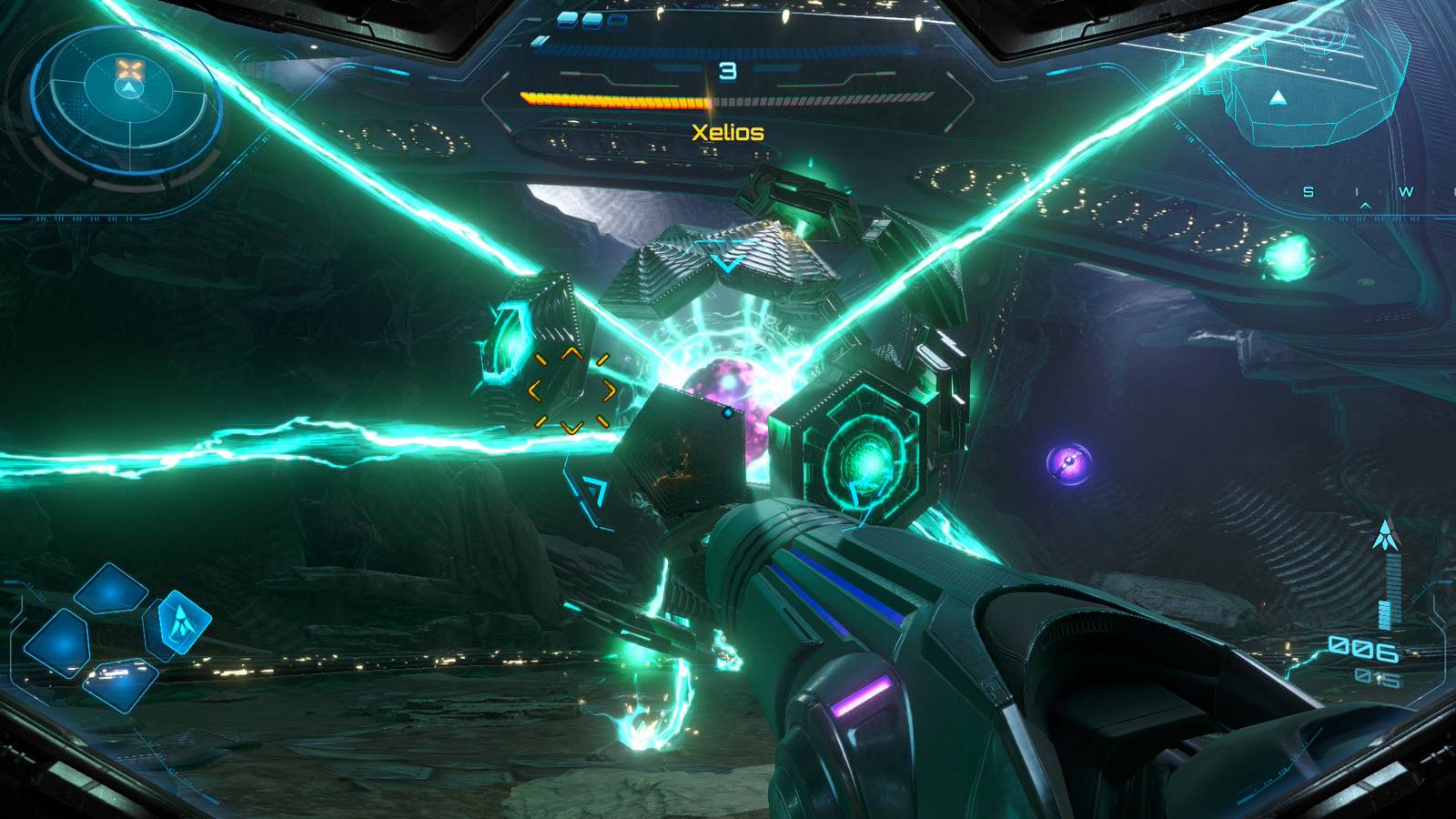1456x819 pixels.
Task: Select the Xelios boss name label
Action: (x=728, y=131)
